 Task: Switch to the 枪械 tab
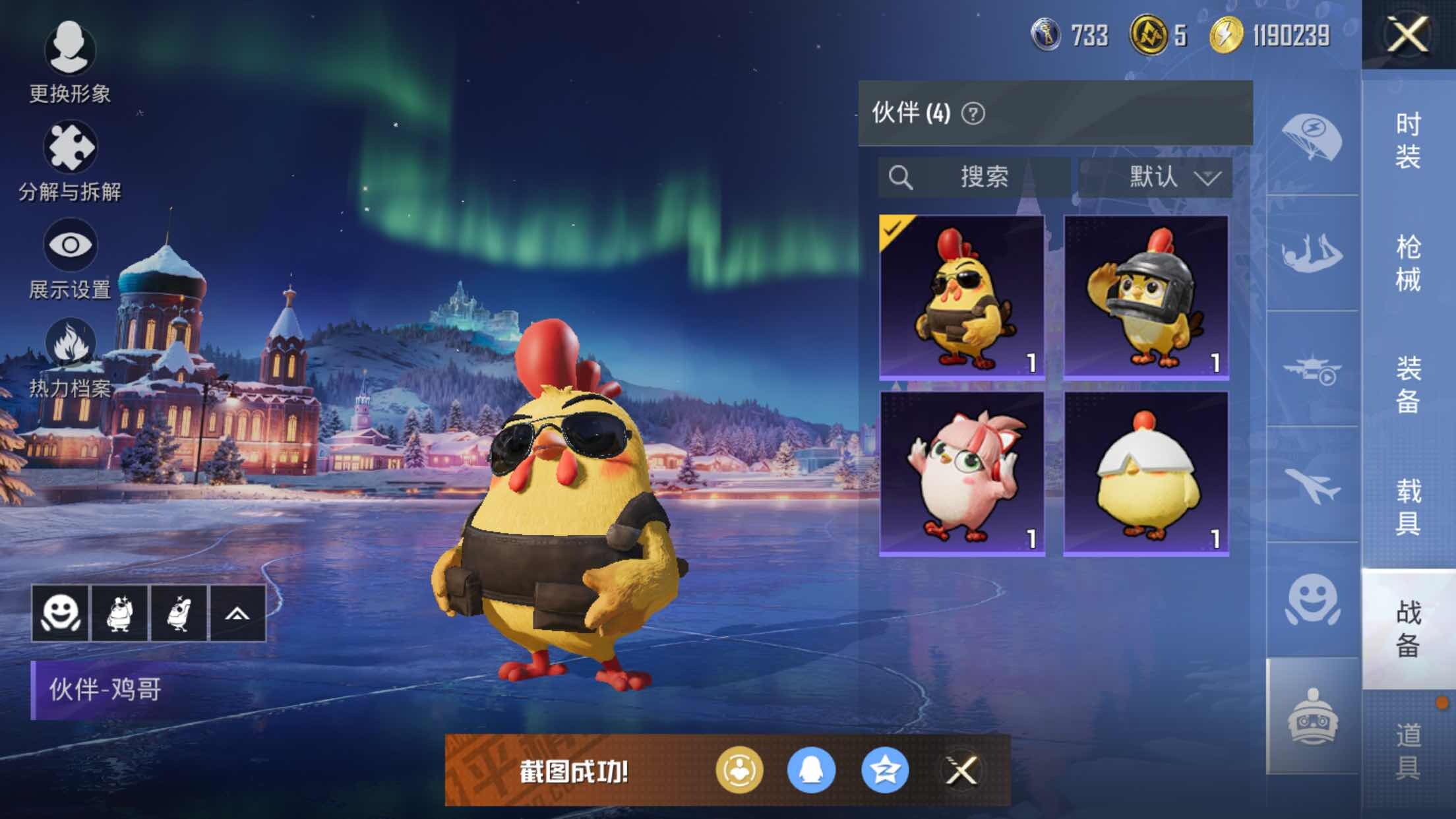coord(1408,262)
